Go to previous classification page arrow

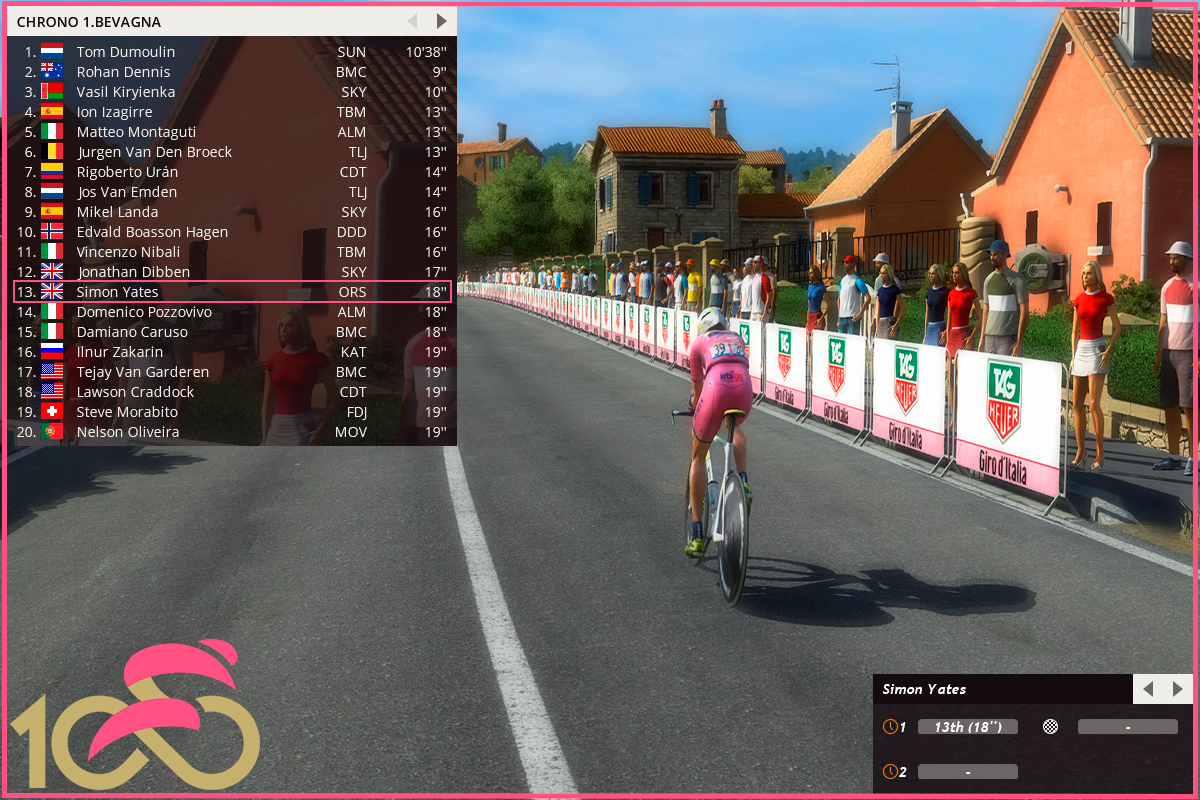pyautogui.click(x=411, y=21)
